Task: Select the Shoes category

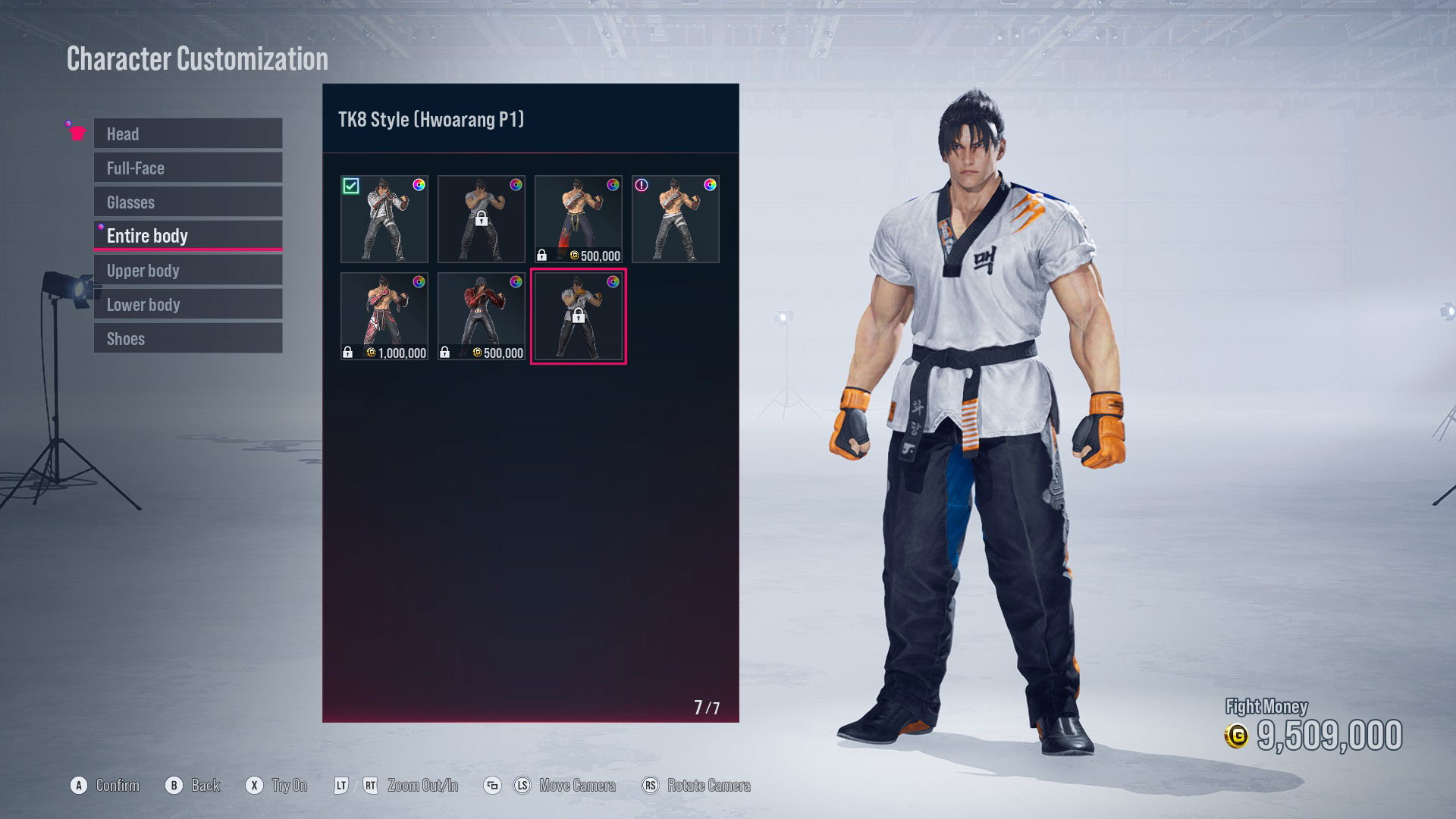Action: coord(187,338)
